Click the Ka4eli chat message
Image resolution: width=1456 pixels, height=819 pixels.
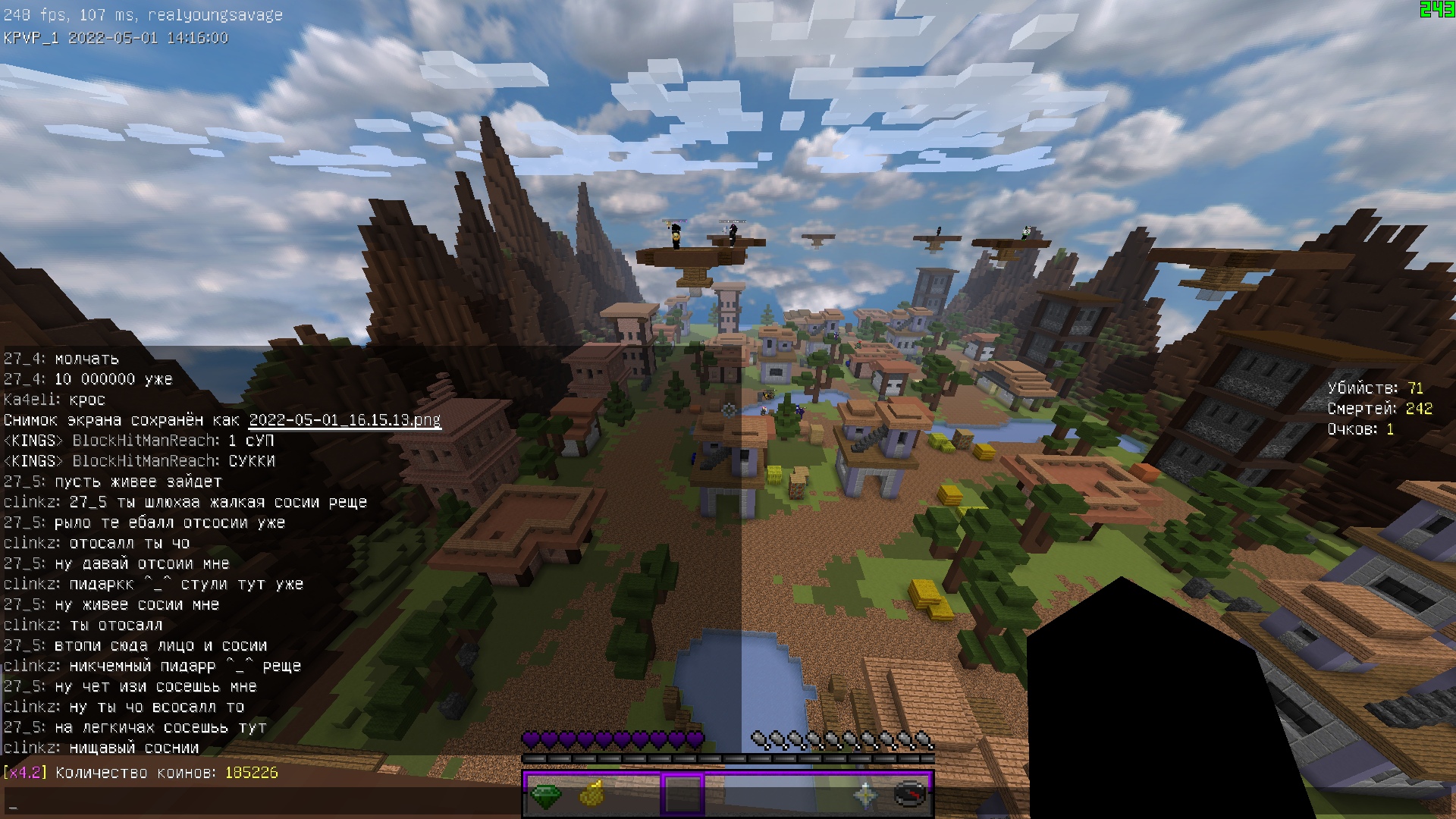[x=53, y=400]
